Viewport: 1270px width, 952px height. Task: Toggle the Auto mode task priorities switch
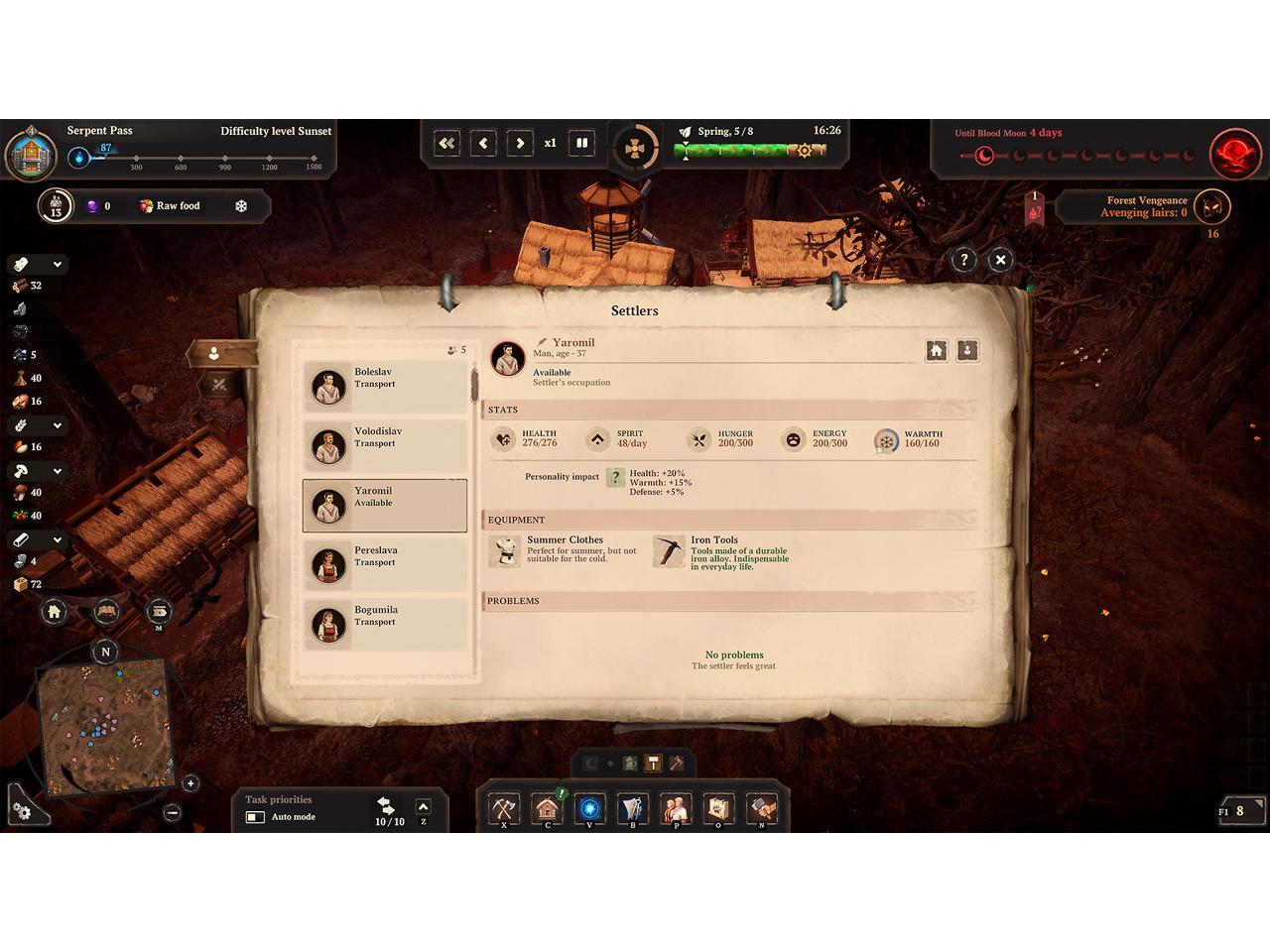pyautogui.click(x=255, y=817)
